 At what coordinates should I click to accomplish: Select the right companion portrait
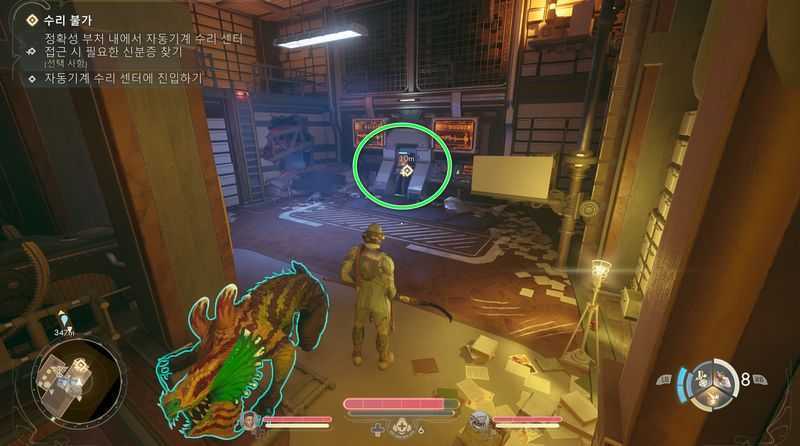[x=479, y=422]
